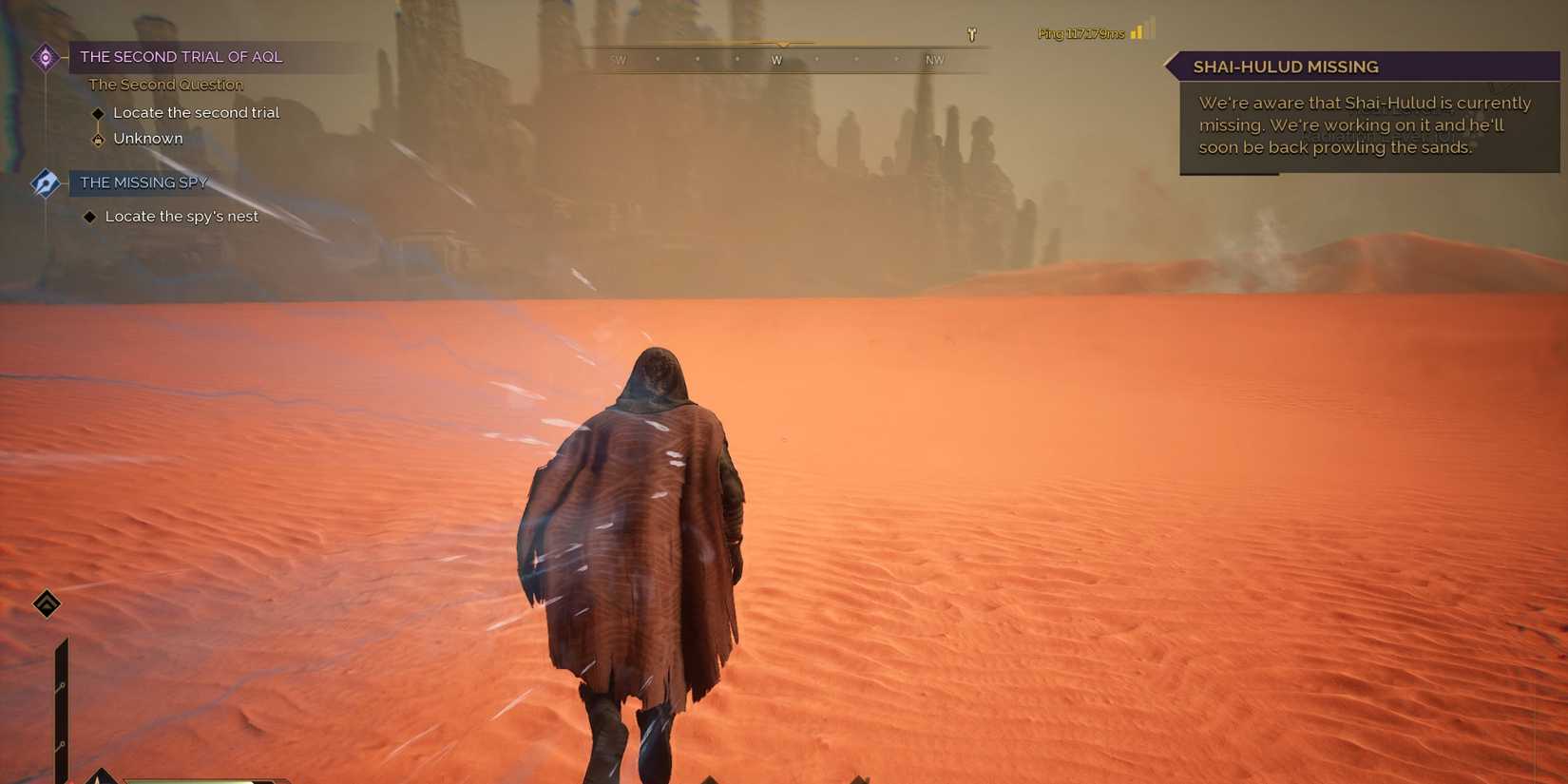The image size is (1568, 784).
Task: Click the objective diamond beside 'Locate the spy's nest'
Action: click(90, 216)
